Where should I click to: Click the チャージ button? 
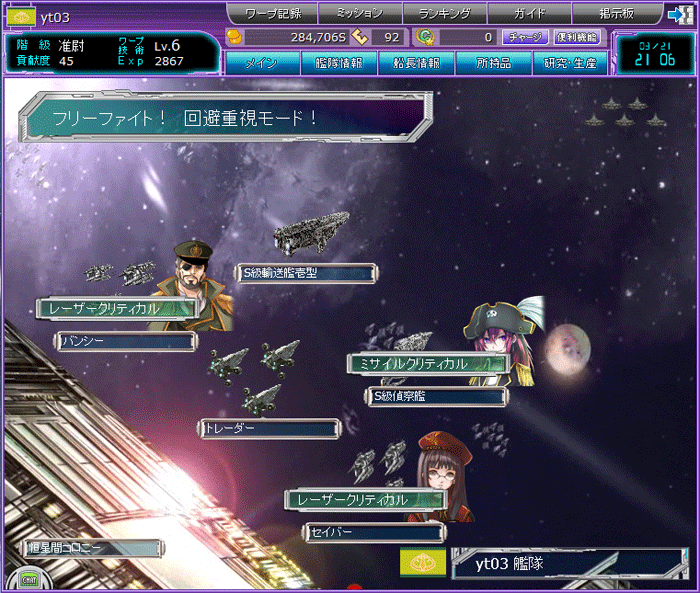(525, 38)
